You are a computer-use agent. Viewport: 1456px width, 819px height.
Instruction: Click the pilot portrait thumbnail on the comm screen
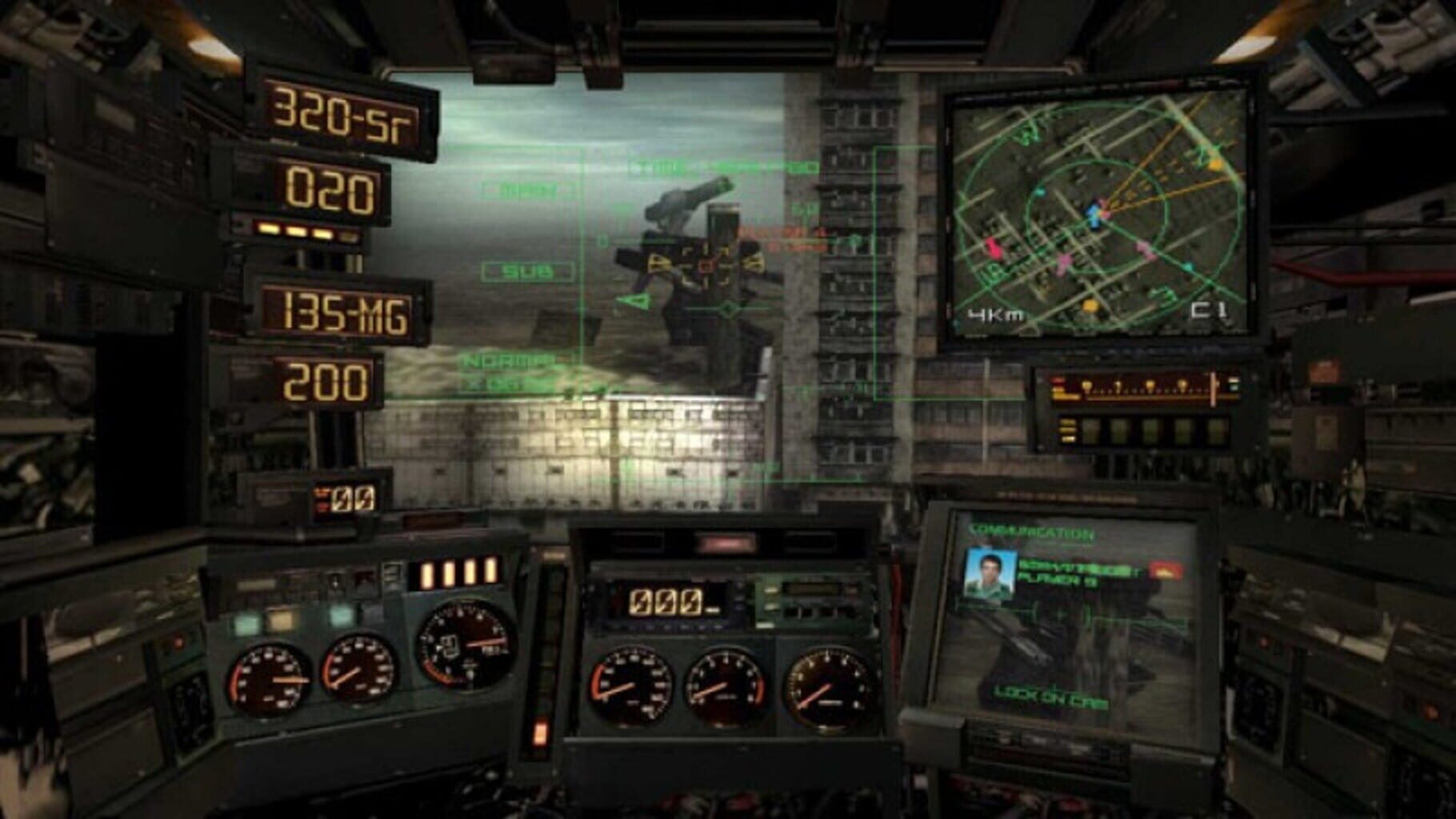pos(991,574)
